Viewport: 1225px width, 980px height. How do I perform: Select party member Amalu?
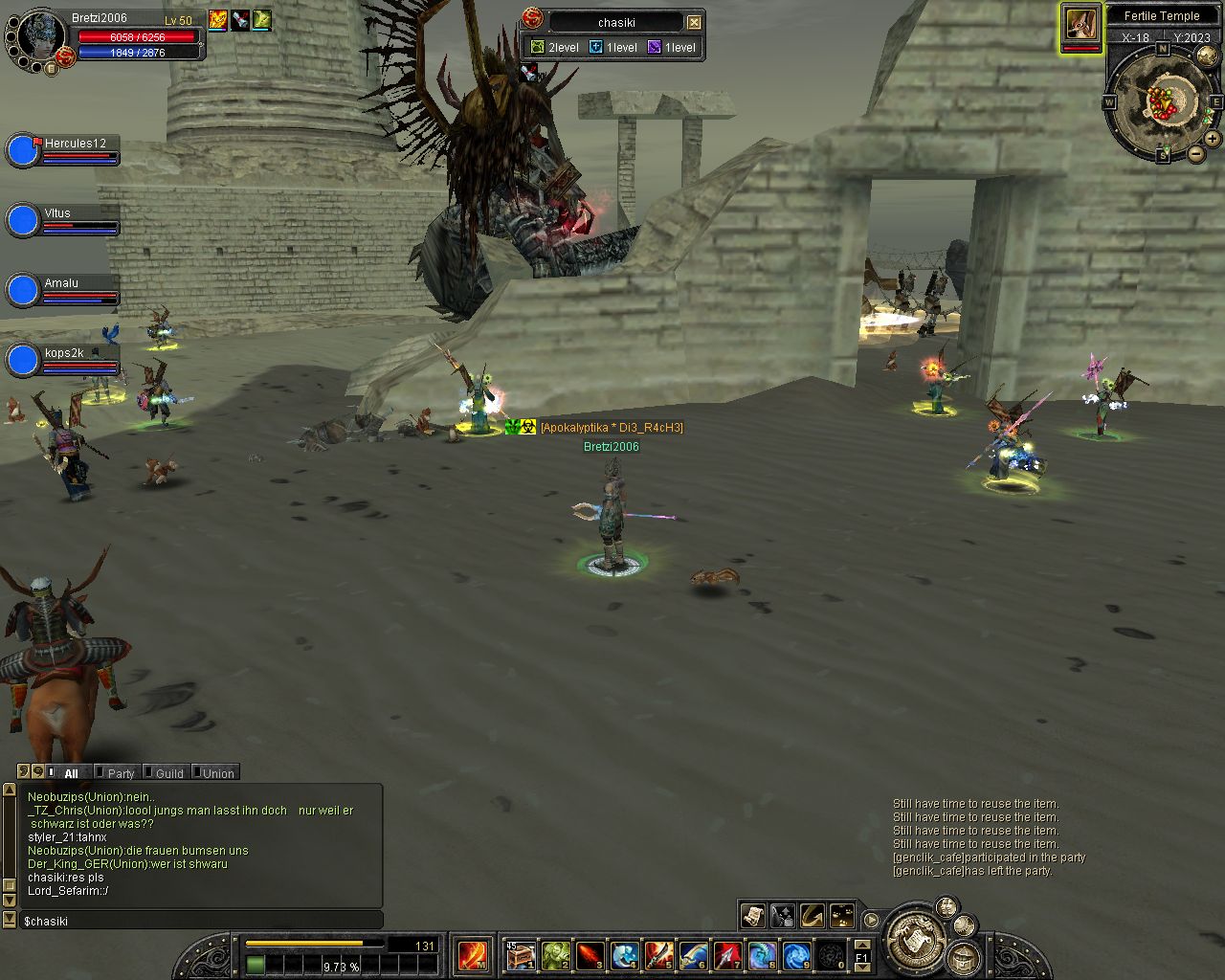[x=23, y=291]
